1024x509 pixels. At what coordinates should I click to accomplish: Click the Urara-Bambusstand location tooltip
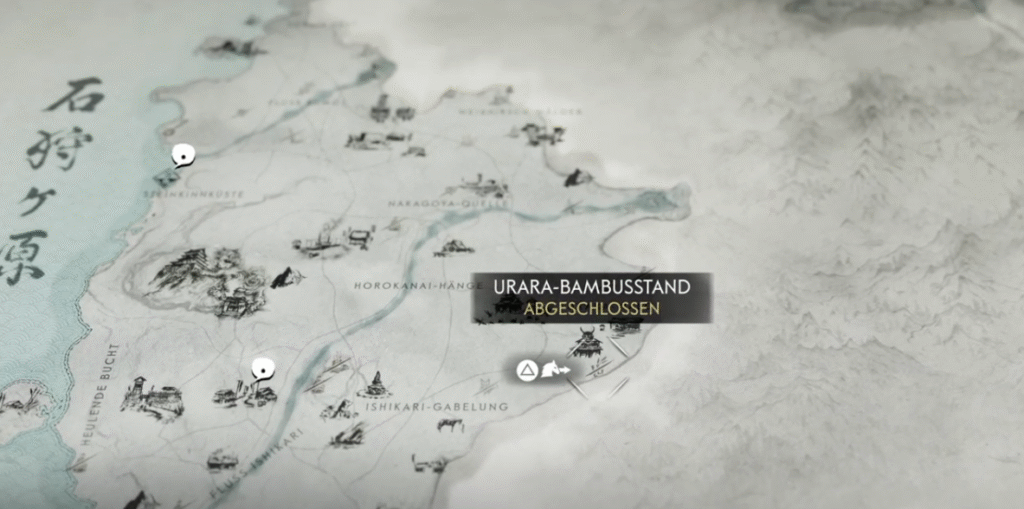pos(592,297)
